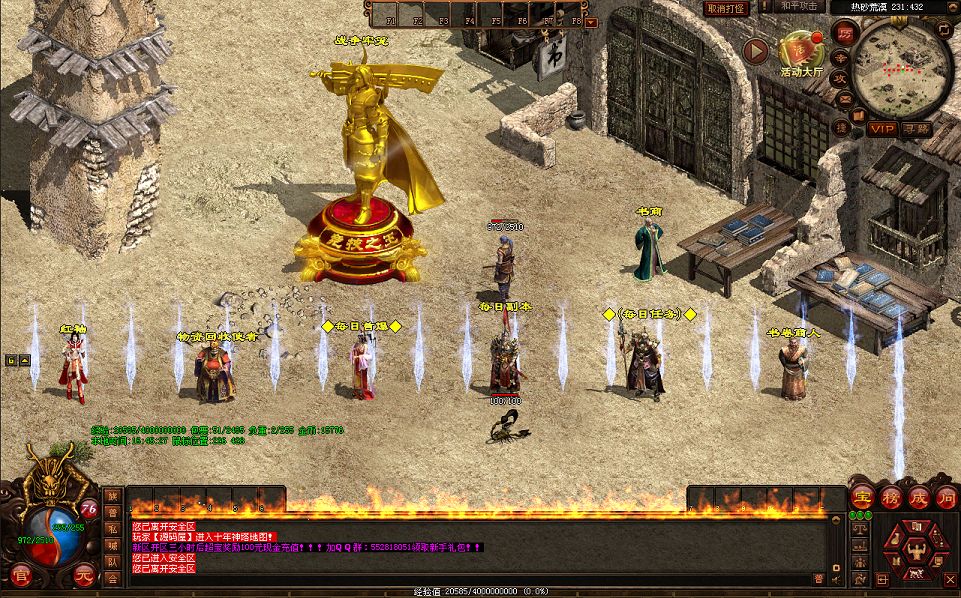961x598 pixels.
Task: Click the round play arrow button
Action: (758, 50)
